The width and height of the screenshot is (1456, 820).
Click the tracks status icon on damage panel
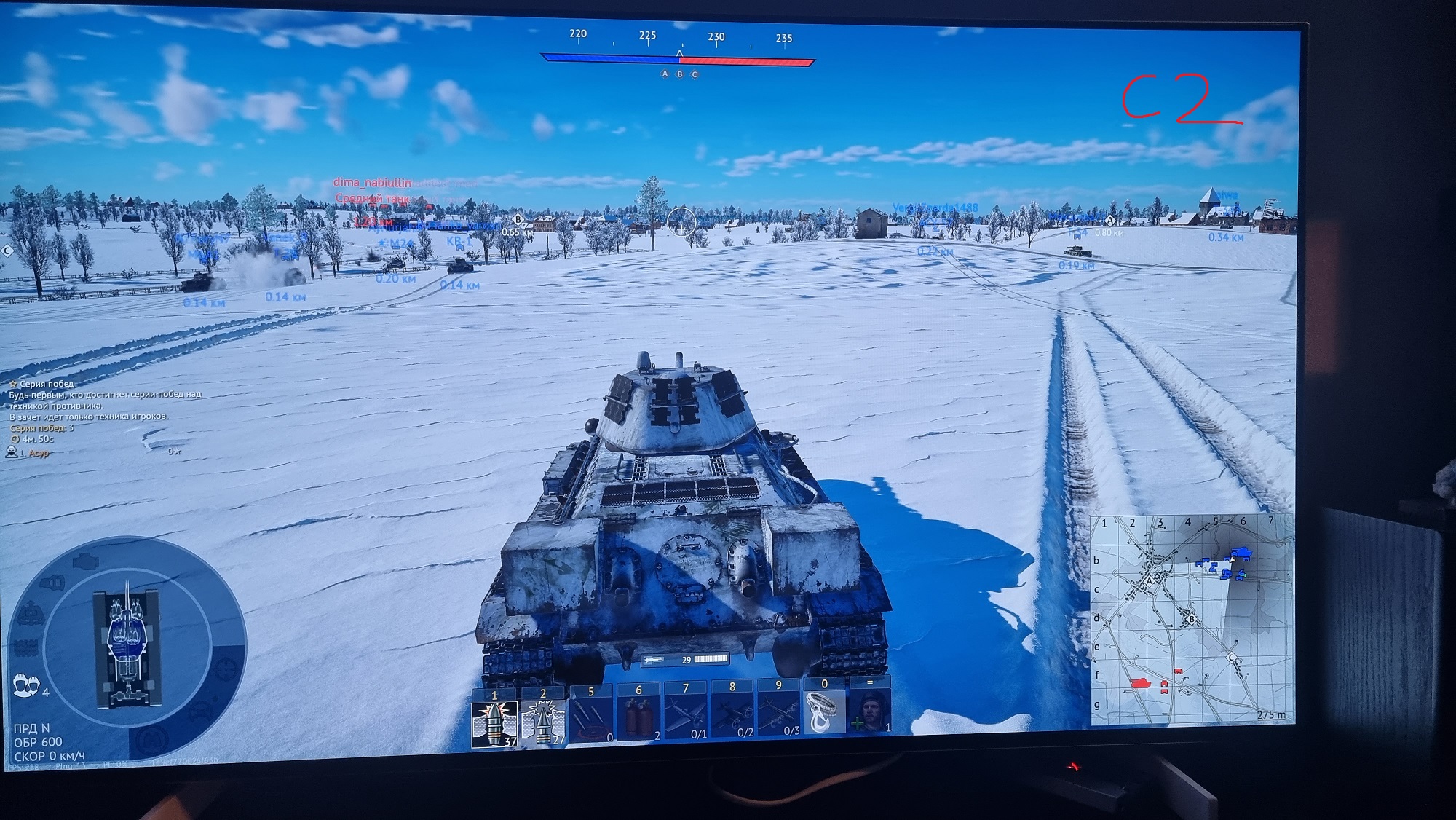click(x=25, y=647)
